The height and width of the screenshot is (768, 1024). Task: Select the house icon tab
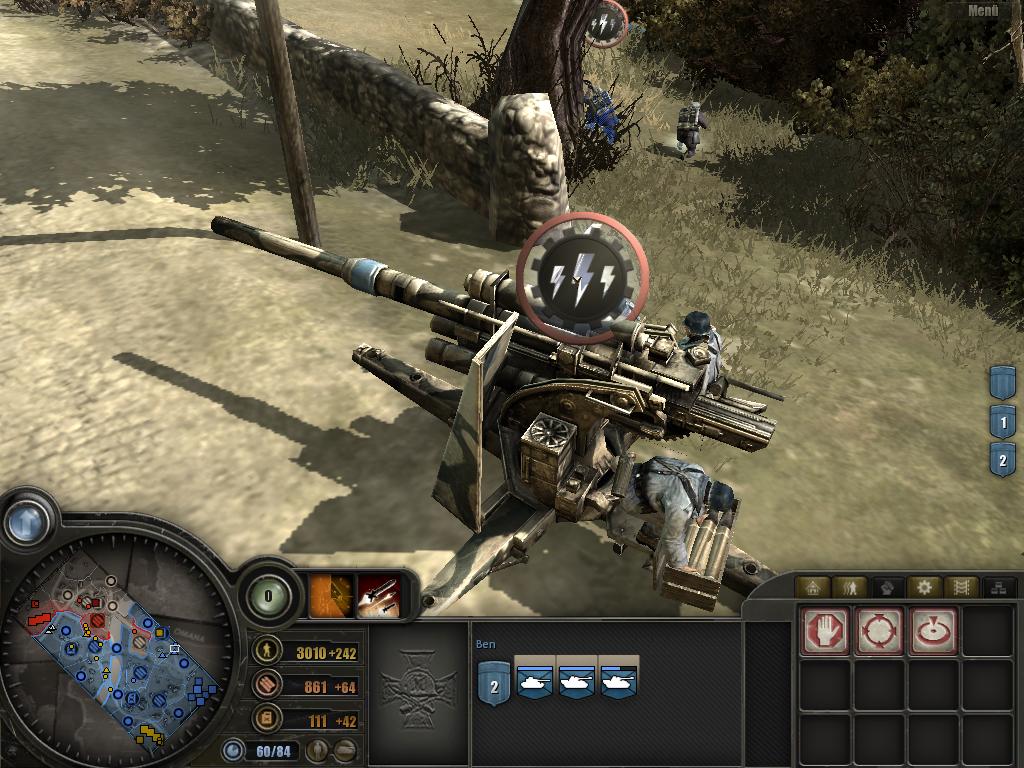pyautogui.click(x=813, y=587)
